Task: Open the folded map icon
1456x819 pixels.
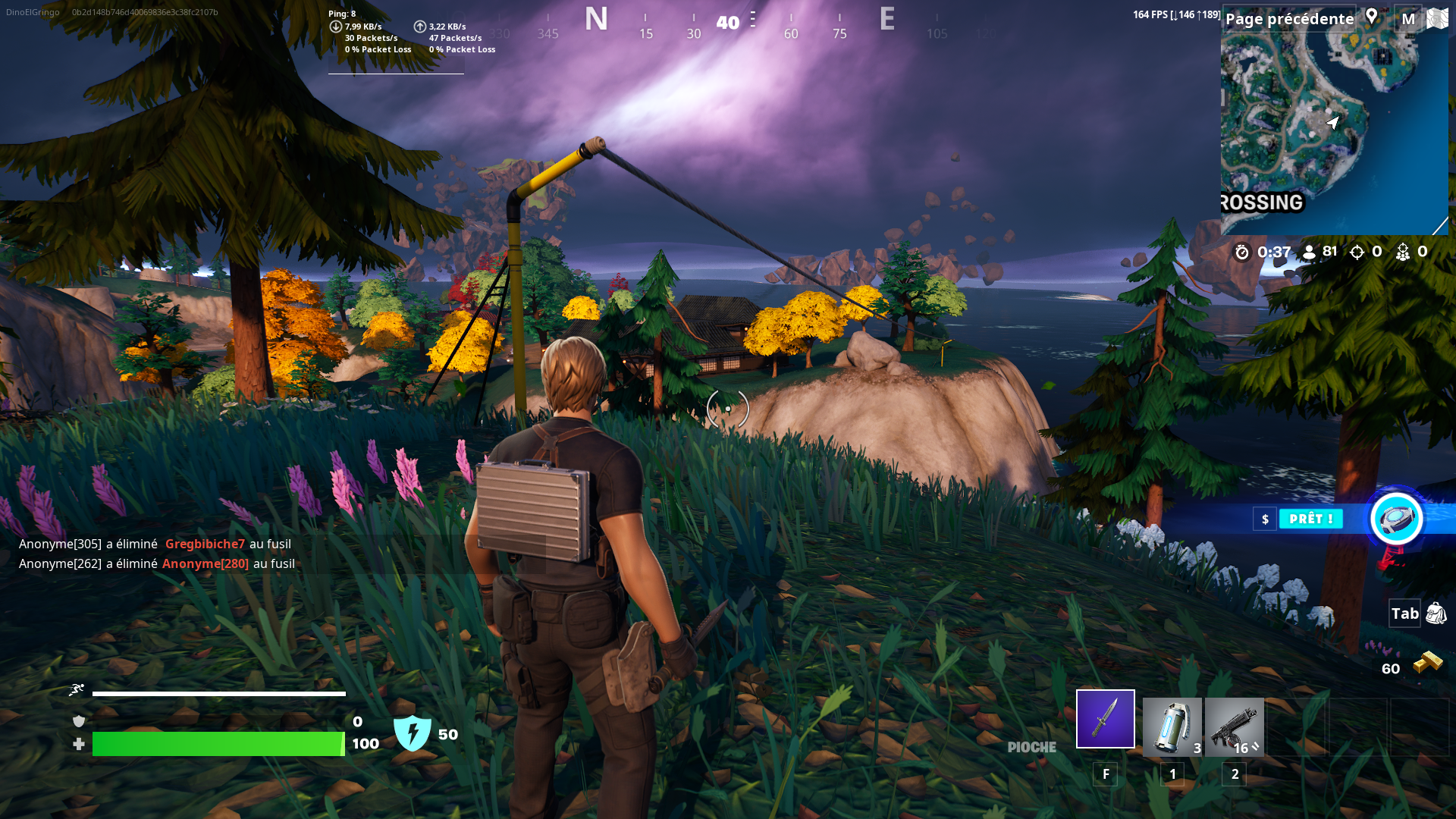Action: click(1437, 18)
